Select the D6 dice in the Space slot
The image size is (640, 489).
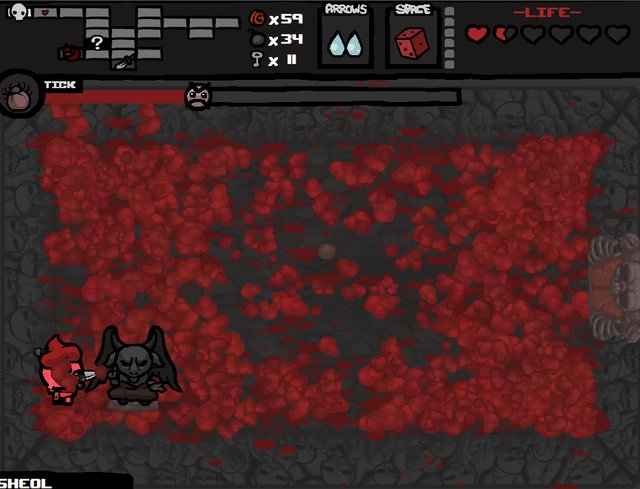click(411, 43)
